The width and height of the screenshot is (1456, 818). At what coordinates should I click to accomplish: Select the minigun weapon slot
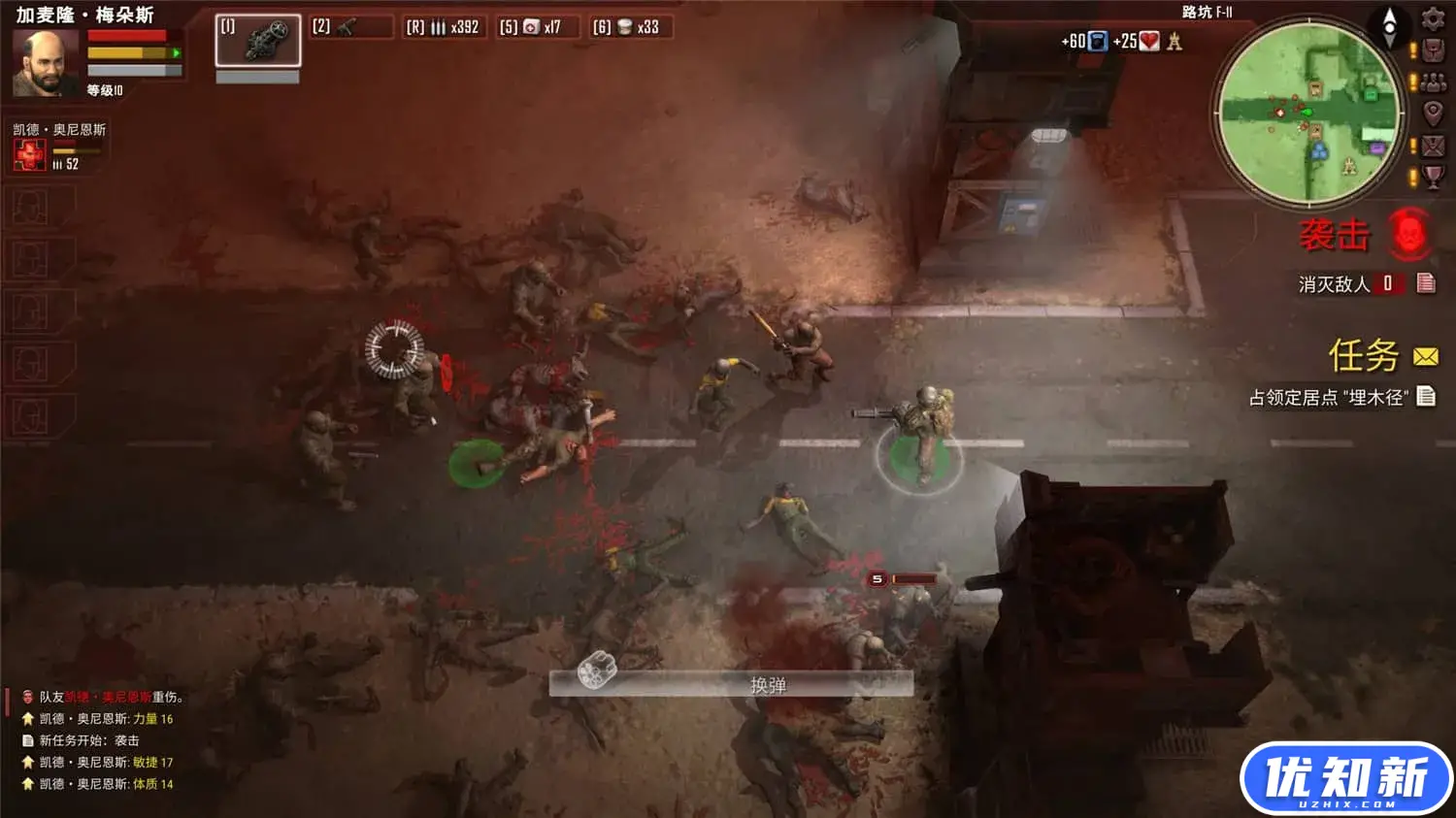[x=257, y=40]
